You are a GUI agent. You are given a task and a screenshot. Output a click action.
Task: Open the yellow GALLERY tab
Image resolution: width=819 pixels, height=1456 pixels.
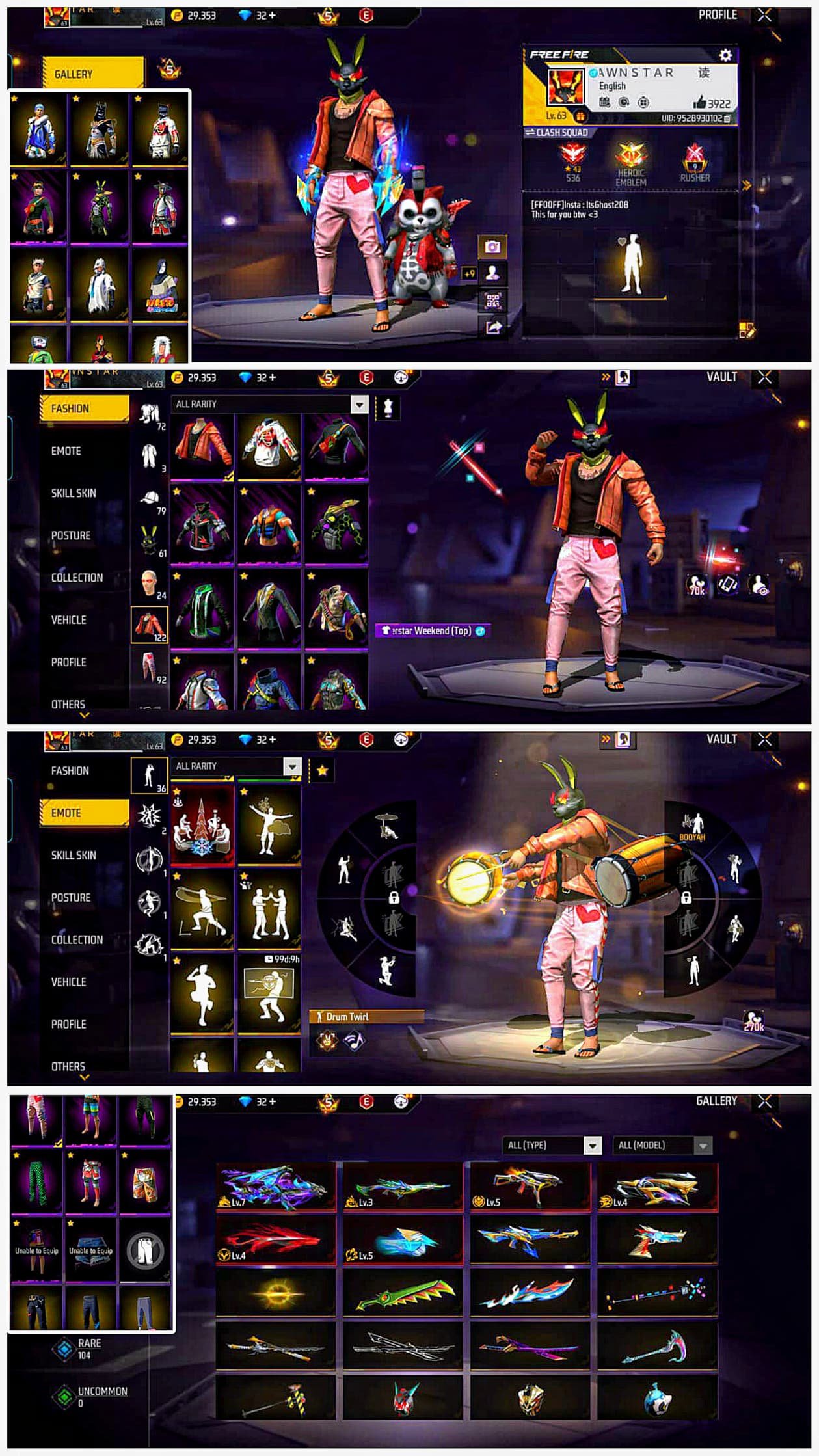coord(92,74)
